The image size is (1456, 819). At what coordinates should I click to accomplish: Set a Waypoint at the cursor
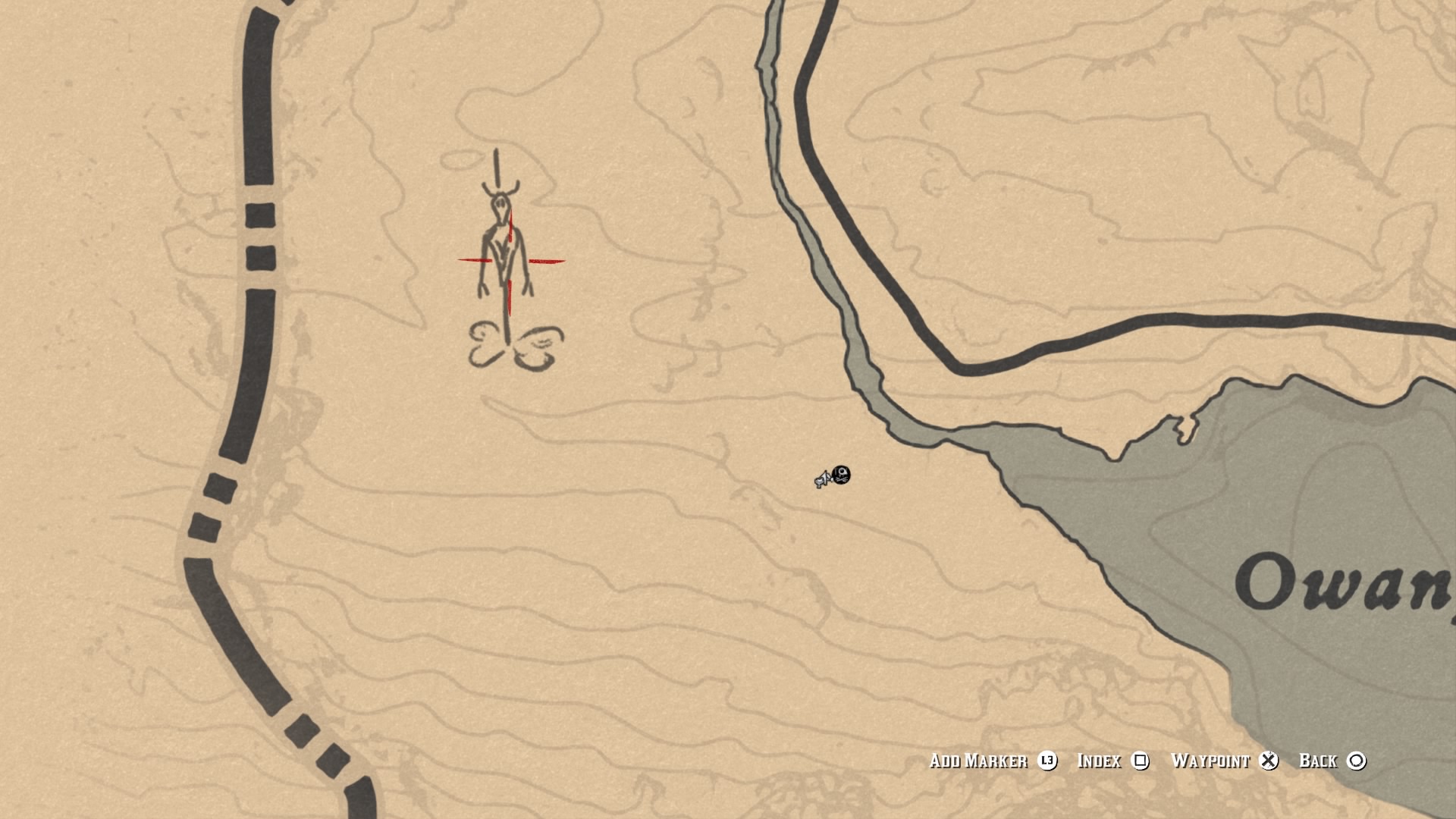point(1212,761)
